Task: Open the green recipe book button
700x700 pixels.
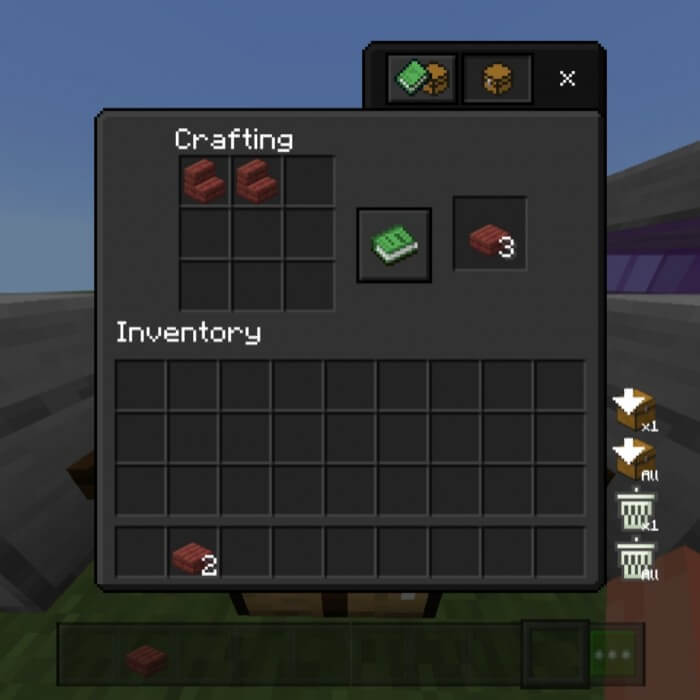Action: pyautogui.click(x=394, y=245)
